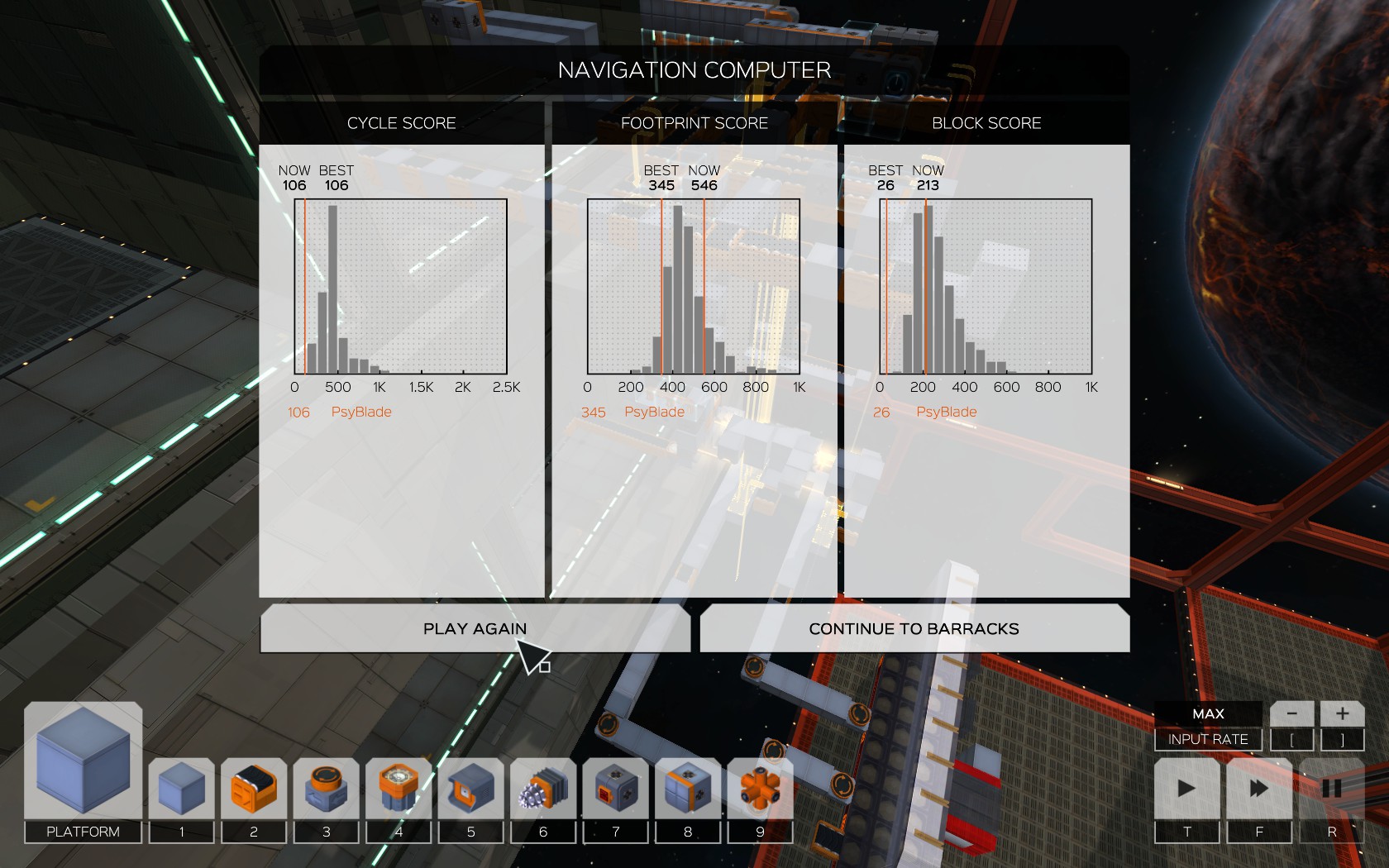The width and height of the screenshot is (1389, 868).
Task: Select the platform block in hotbar slot 1
Action: coord(181,789)
